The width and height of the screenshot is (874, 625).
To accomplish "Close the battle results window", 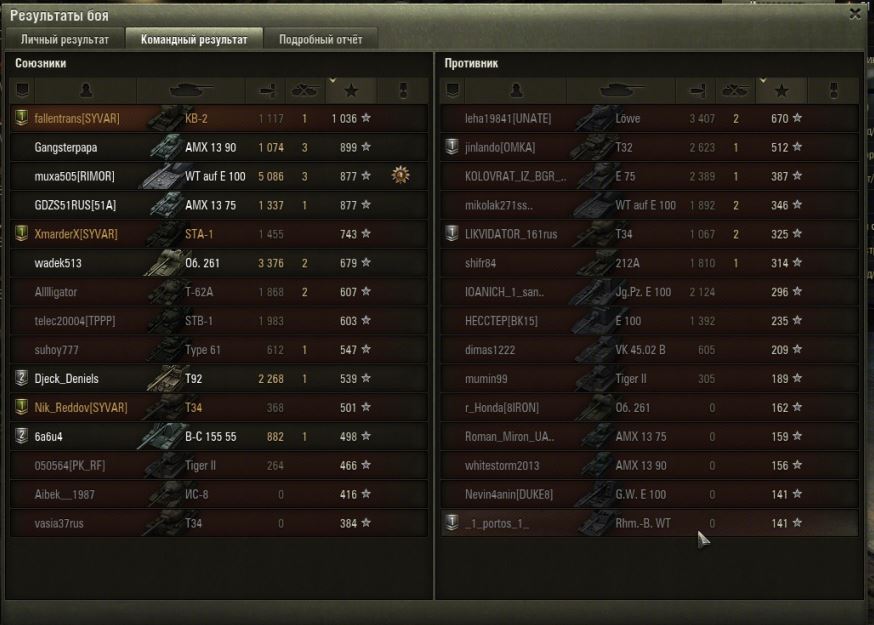I will [854, 14].
